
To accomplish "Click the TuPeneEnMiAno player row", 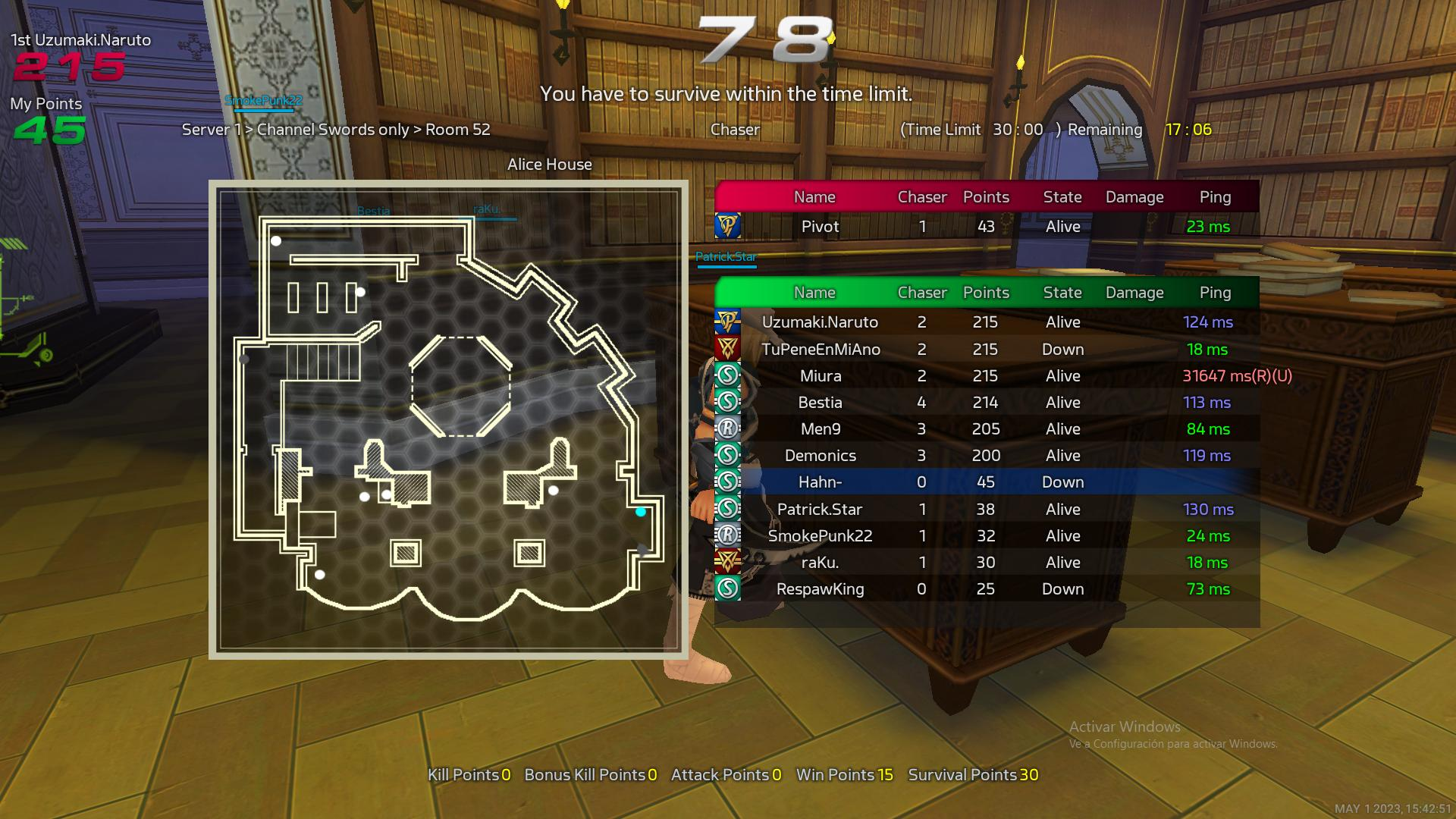I will [986, 349].
